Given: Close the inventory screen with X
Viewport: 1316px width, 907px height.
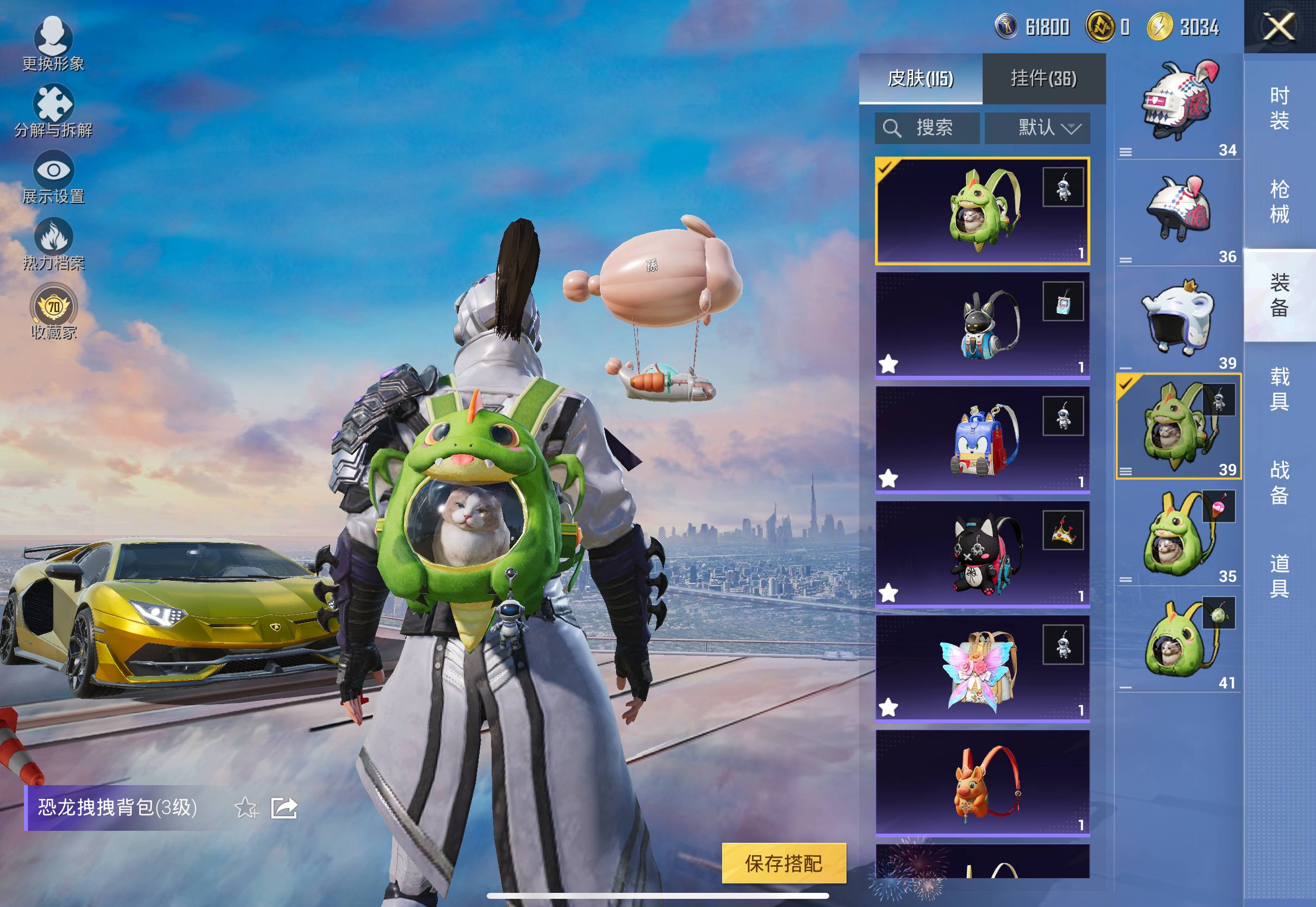Looking at the screenshot, I should pyautogui.click(x=1278, y=27).
